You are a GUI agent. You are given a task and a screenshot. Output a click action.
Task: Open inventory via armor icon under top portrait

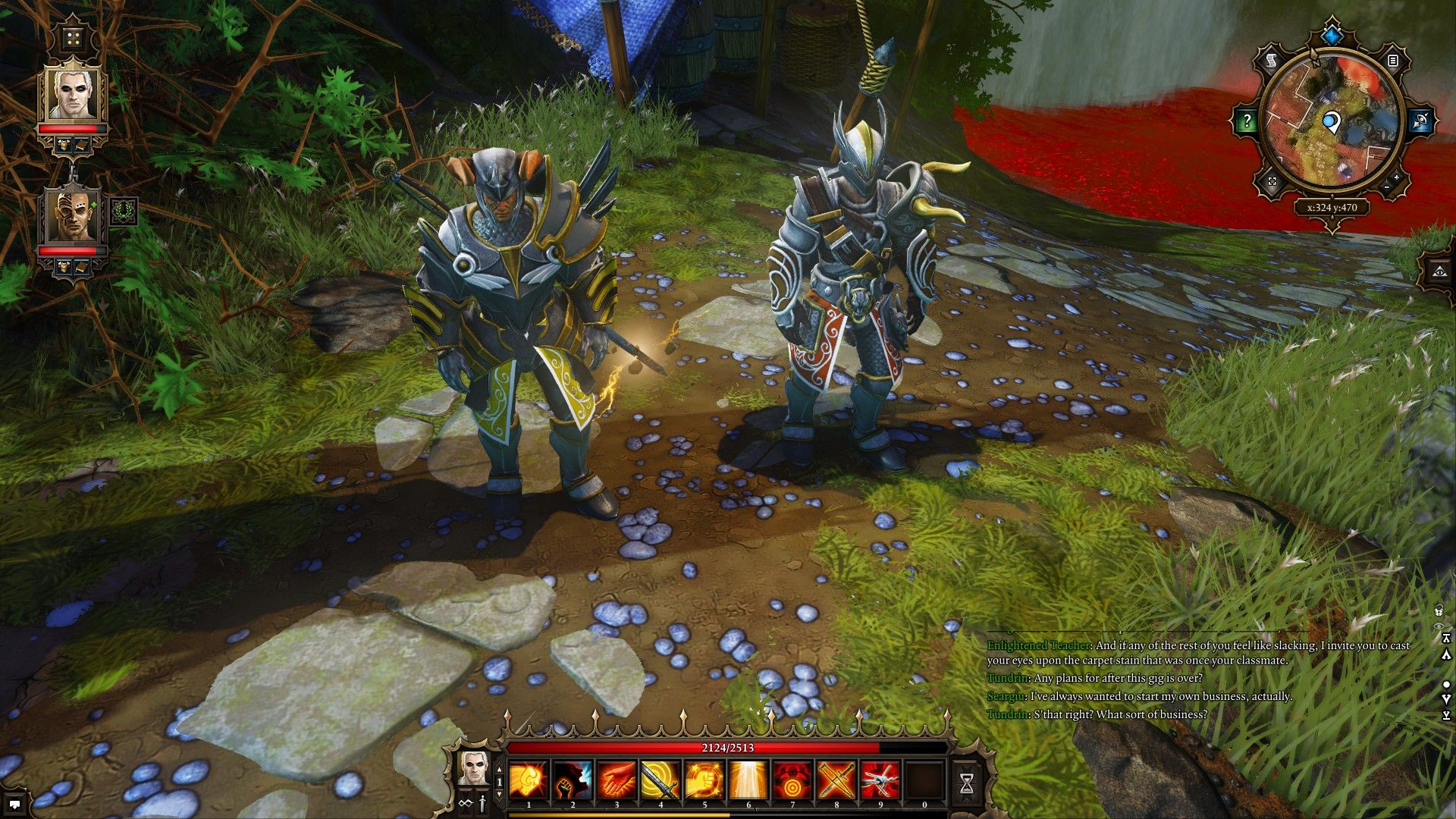pyautogui.click(x=64, y=144)
